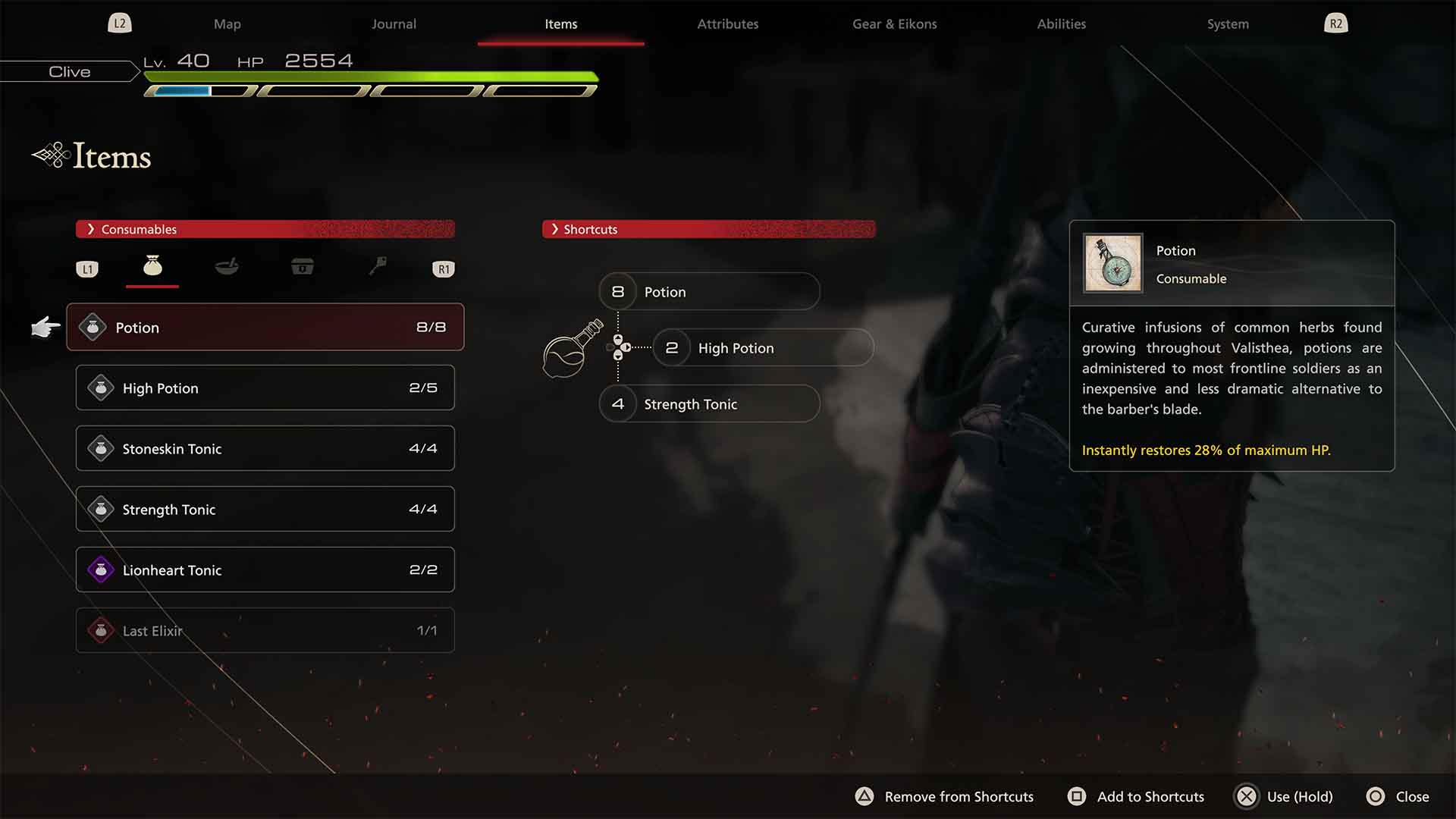Pick Strength Tonic in the Consumables list
This screenshot has width=1456, height=819.
click(x=265, y=509)
